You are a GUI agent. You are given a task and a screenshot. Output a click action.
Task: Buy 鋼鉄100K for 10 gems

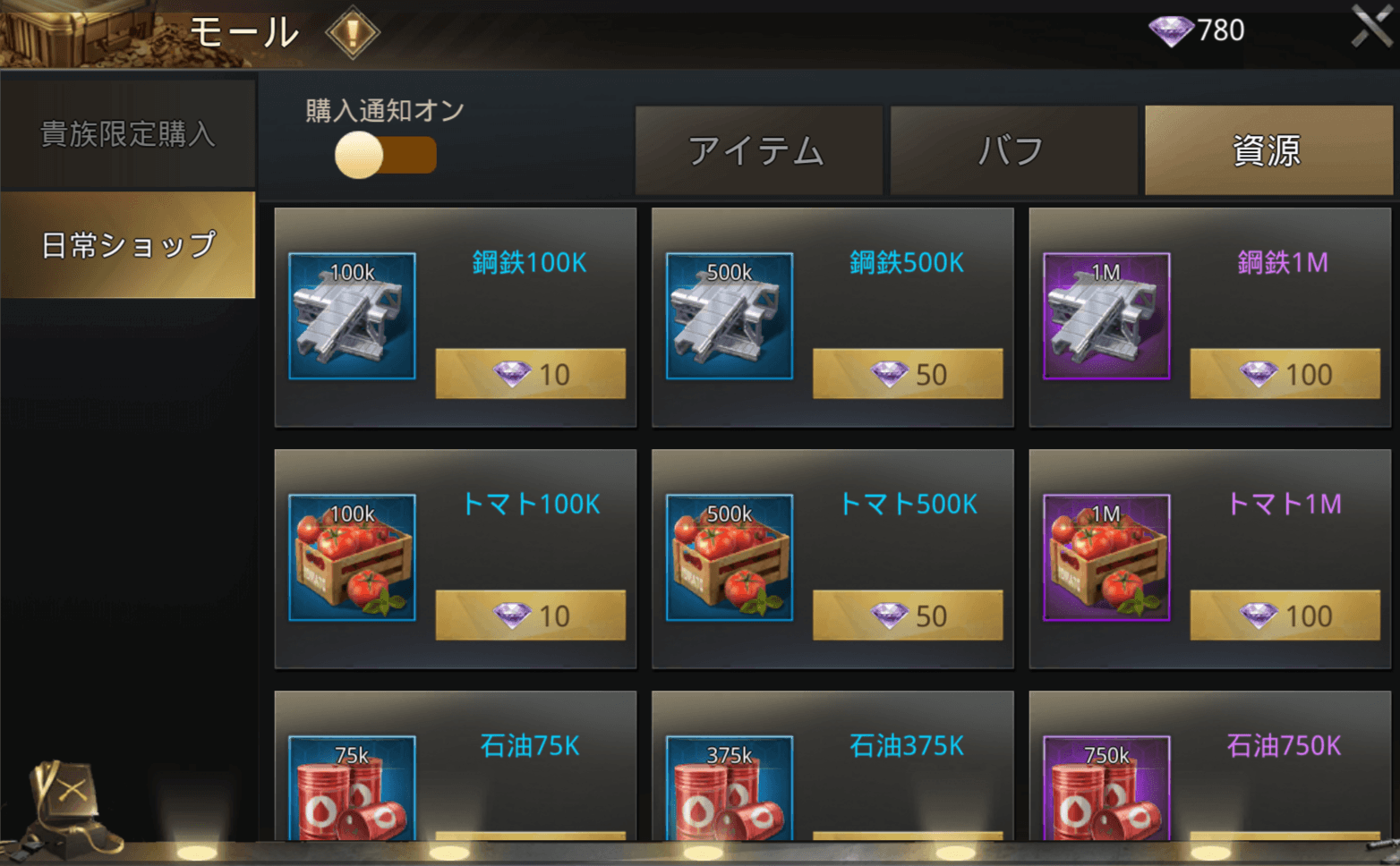[530, 374]
